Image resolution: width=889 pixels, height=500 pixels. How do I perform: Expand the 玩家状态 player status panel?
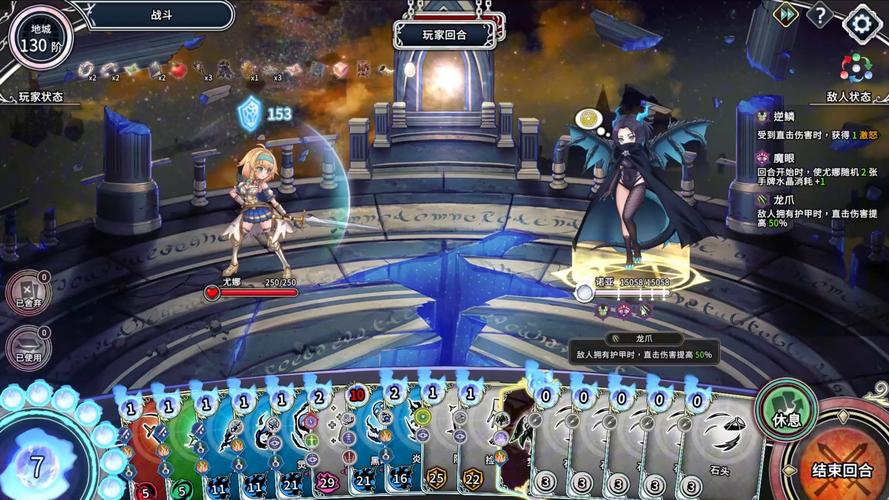point(40,97)
